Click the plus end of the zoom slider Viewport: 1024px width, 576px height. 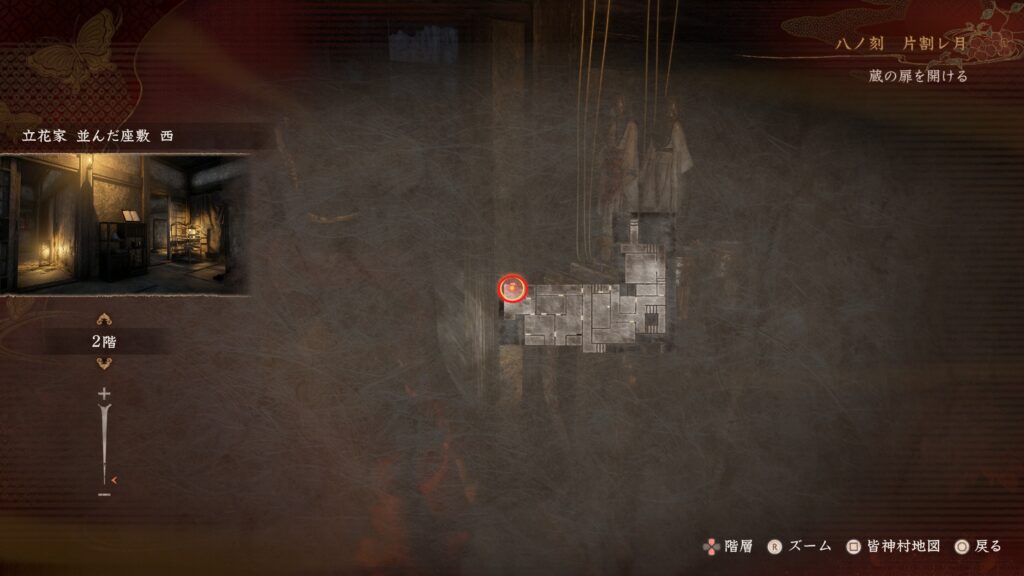point(104,395)
